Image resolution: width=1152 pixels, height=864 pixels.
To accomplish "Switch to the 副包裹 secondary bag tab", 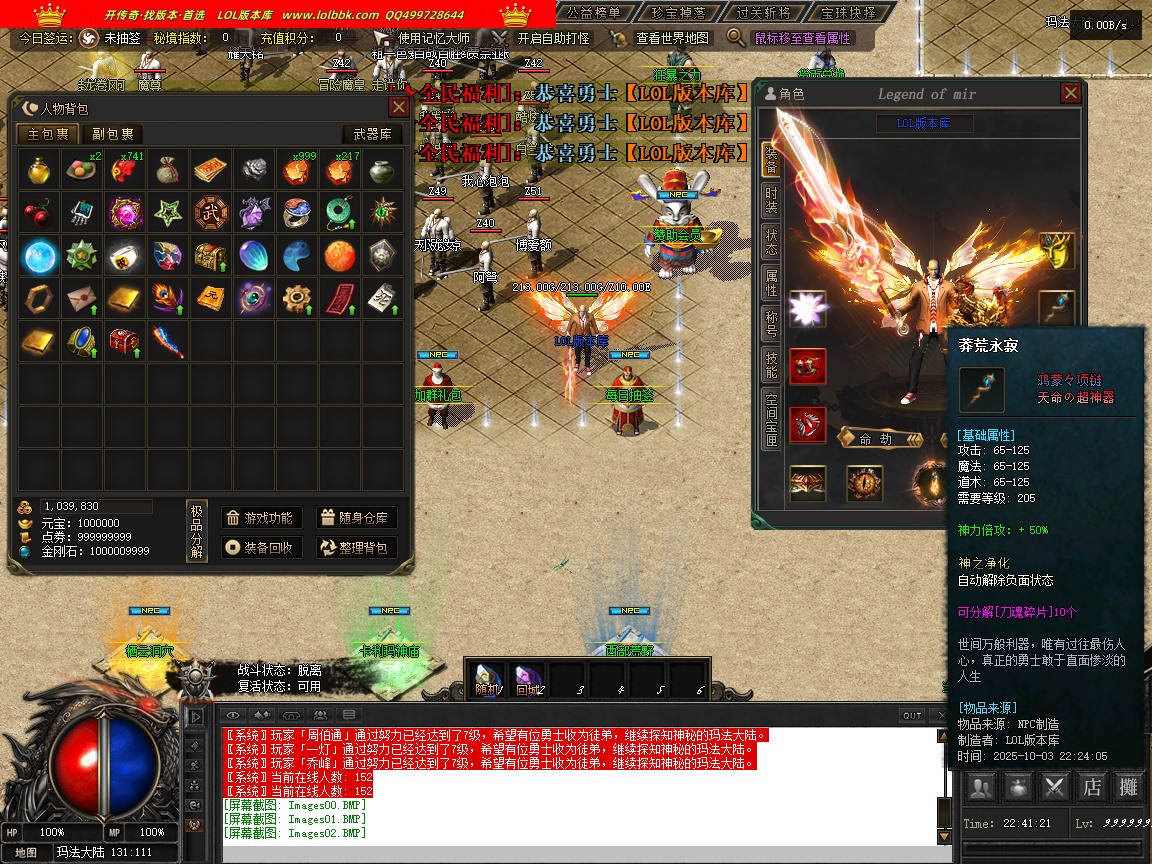I will click(x=112, y=134).
